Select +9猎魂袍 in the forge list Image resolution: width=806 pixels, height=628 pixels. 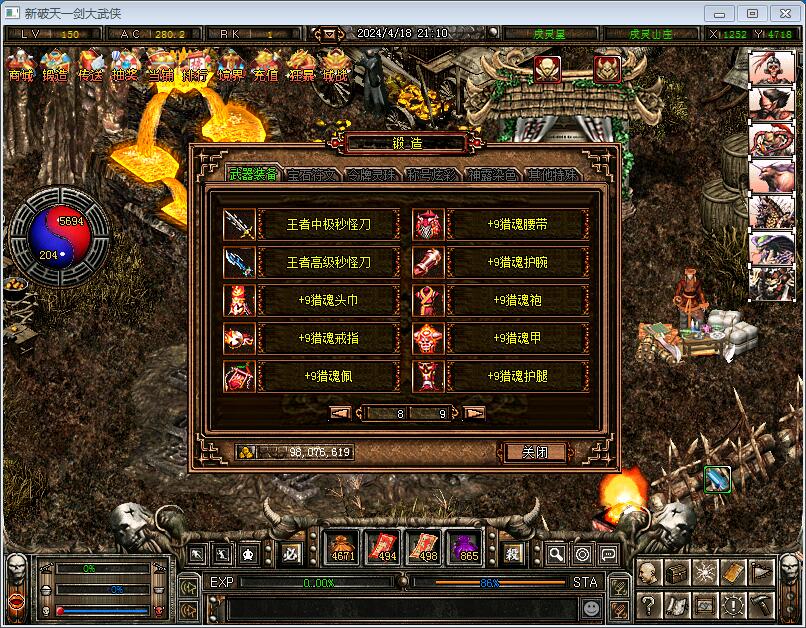click(x=517, y=300)
